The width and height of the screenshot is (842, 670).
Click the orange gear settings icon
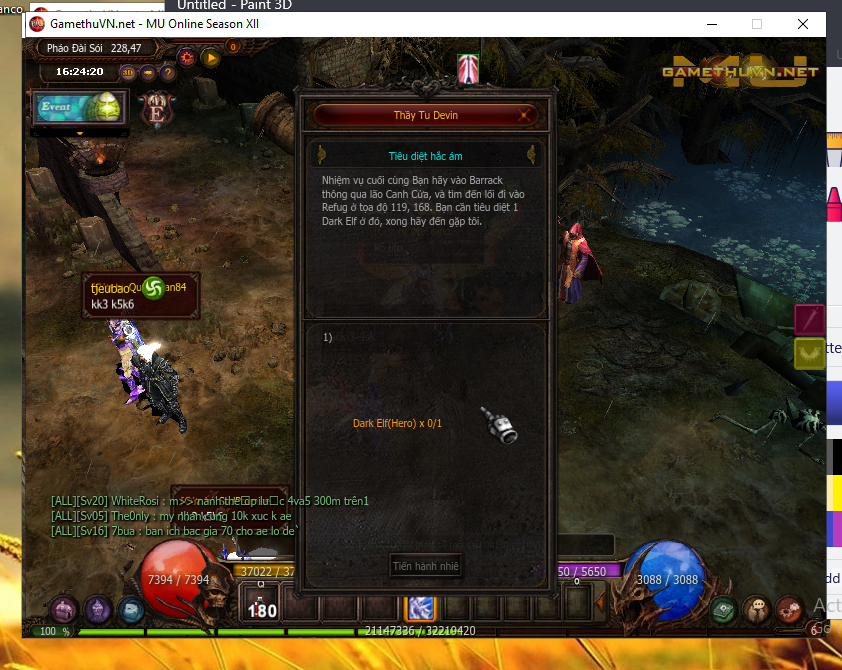(x=189, y=57)
